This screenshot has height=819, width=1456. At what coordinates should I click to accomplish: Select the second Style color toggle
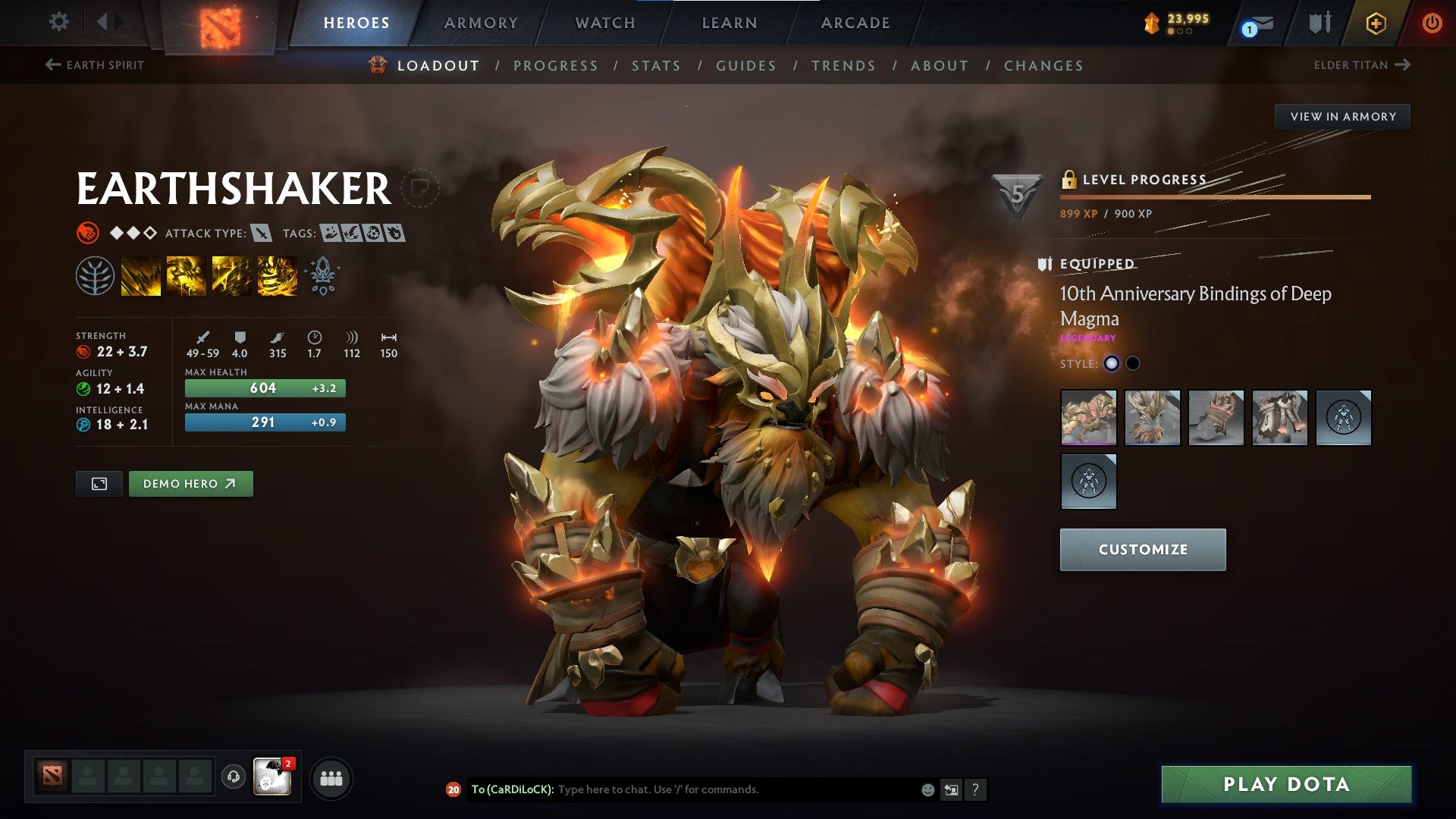coord(1134,363)
